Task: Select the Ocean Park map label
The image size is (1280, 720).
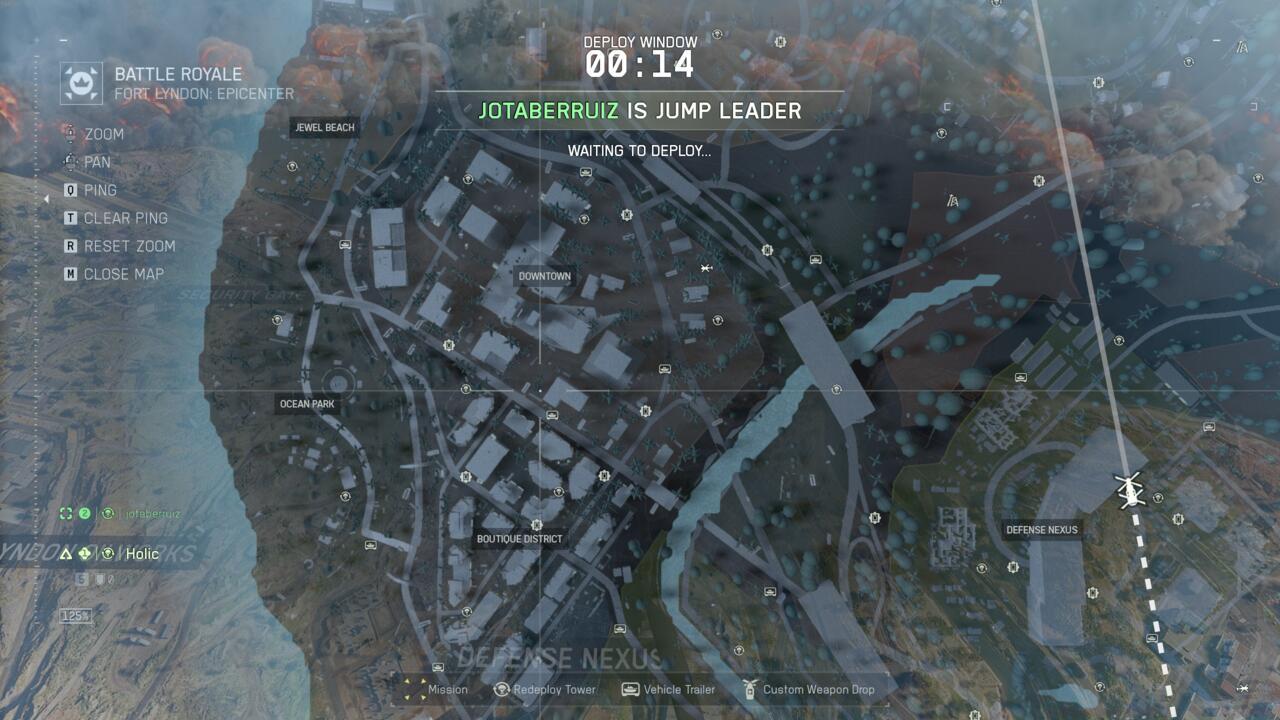Action: point(307,405)
